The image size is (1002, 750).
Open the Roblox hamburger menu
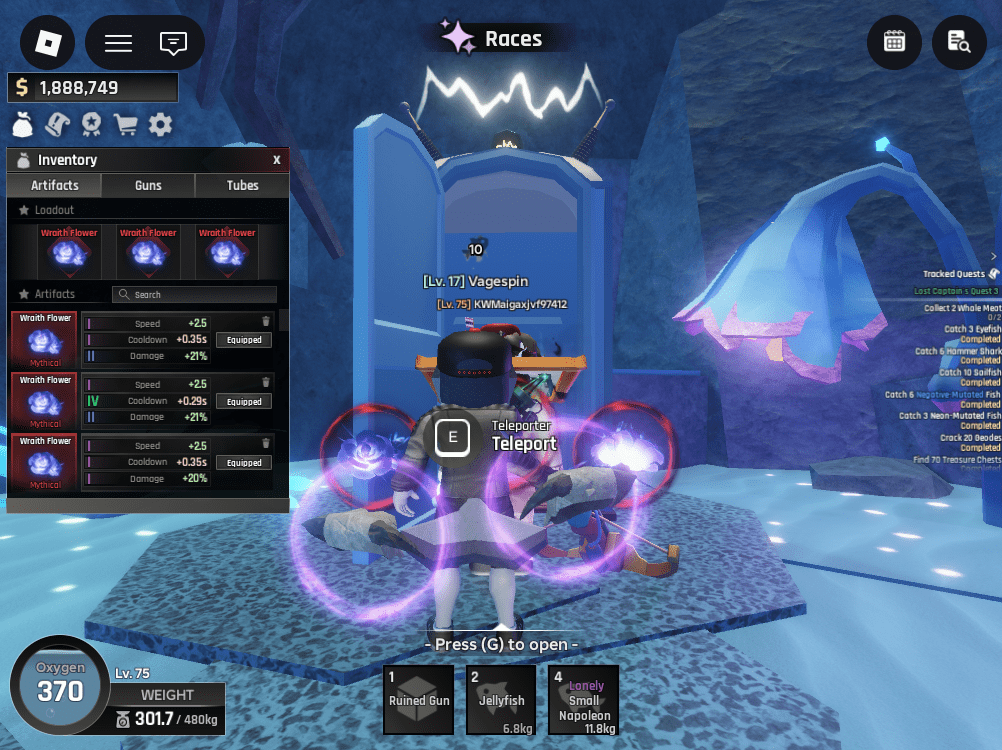[119, 43]
